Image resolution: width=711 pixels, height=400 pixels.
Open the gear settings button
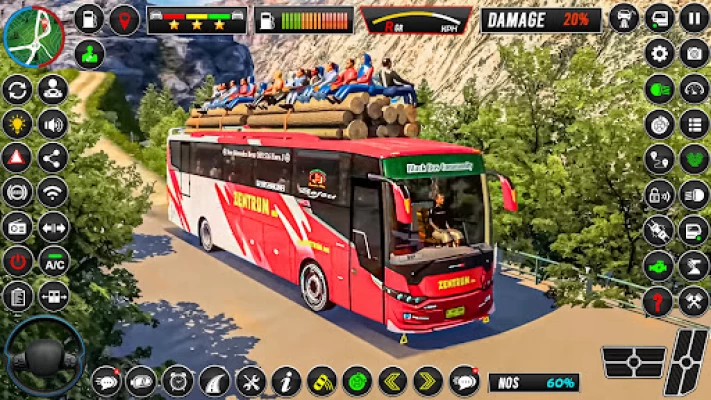point(659,53)
